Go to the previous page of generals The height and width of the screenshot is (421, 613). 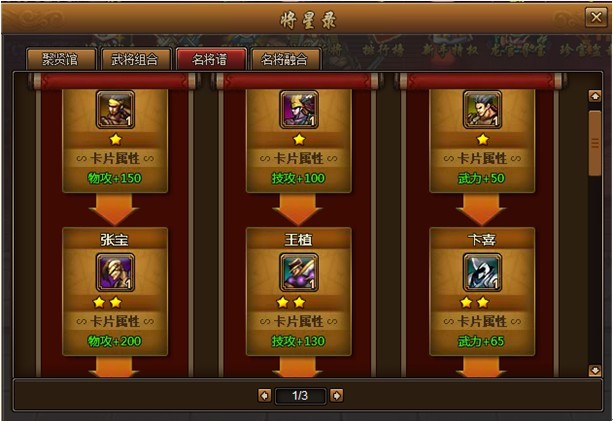264,396
